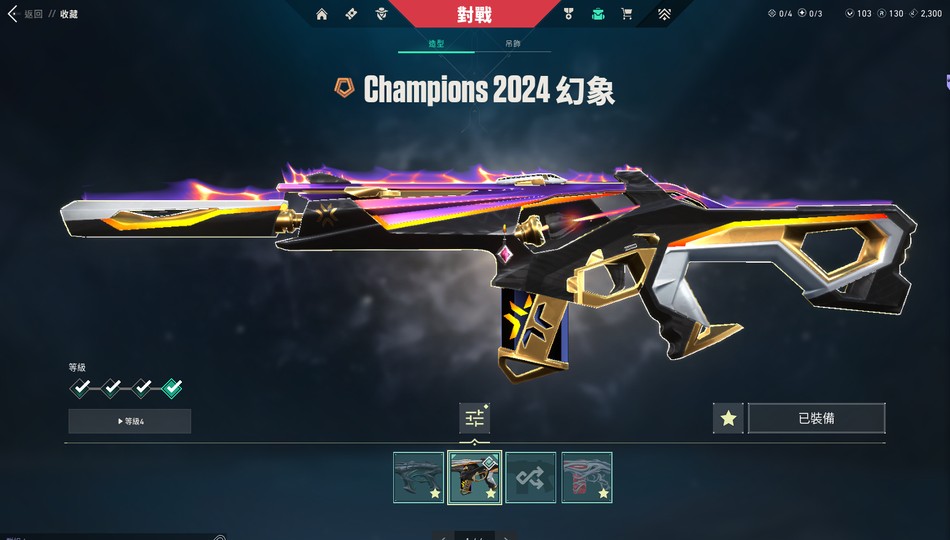Open the medal icon right of 對戰
The image size is (950, 540).
(569, 14)
